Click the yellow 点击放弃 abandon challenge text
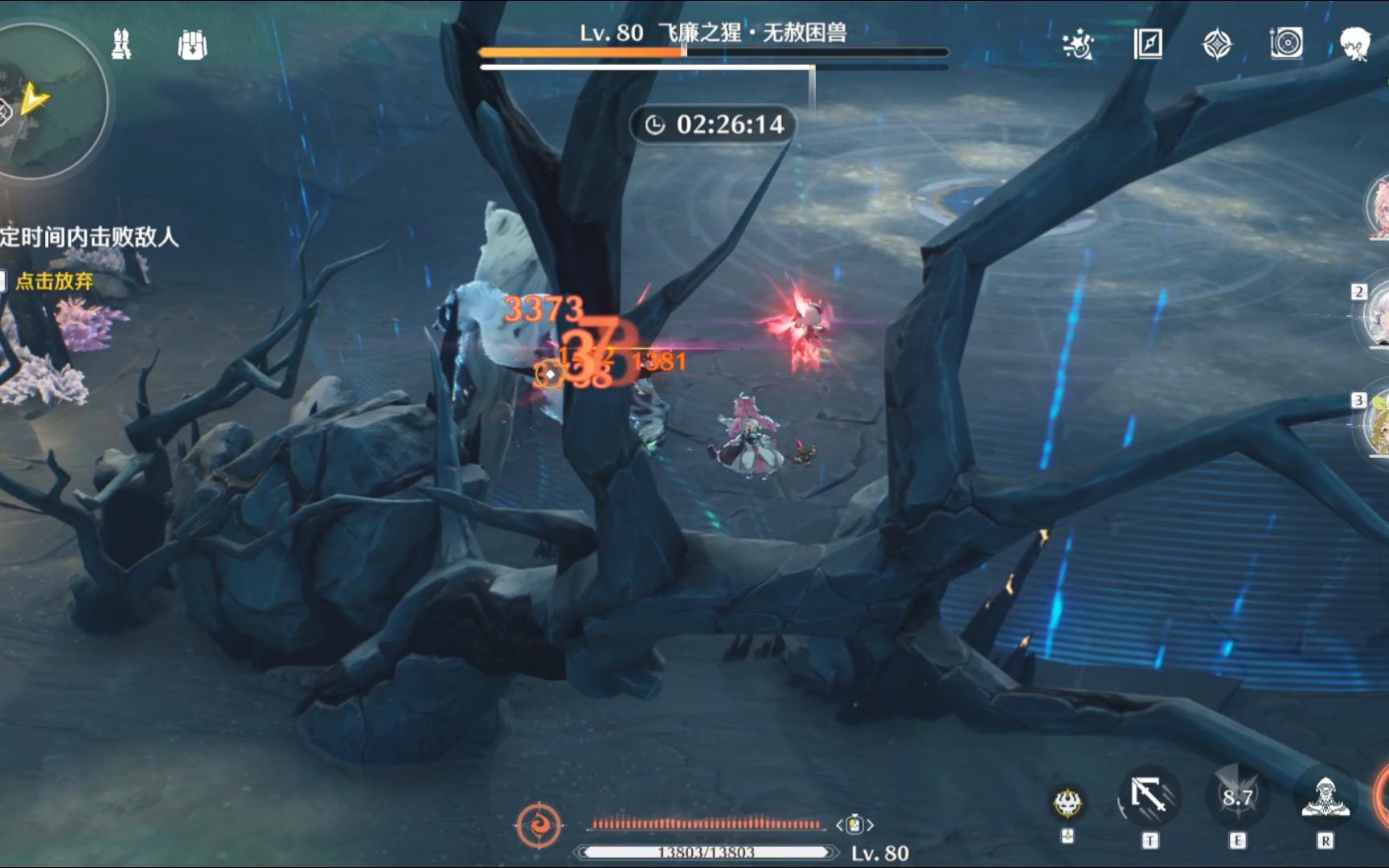The width and height of the screenshot is (1389, 868). click(x=54, y=280)
